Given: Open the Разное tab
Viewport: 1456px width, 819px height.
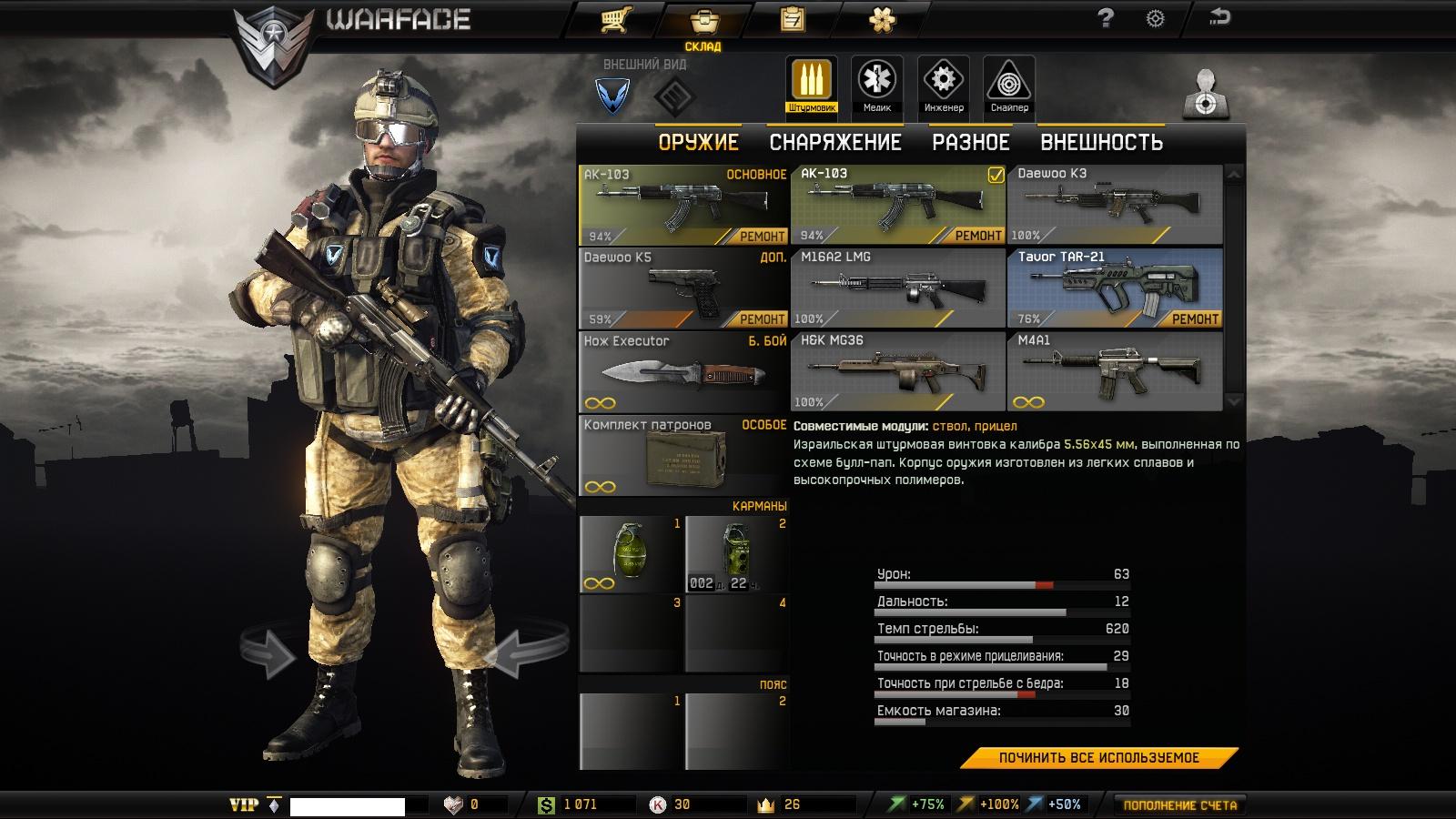Looking at the screenshot, I should tap(970, 143).
